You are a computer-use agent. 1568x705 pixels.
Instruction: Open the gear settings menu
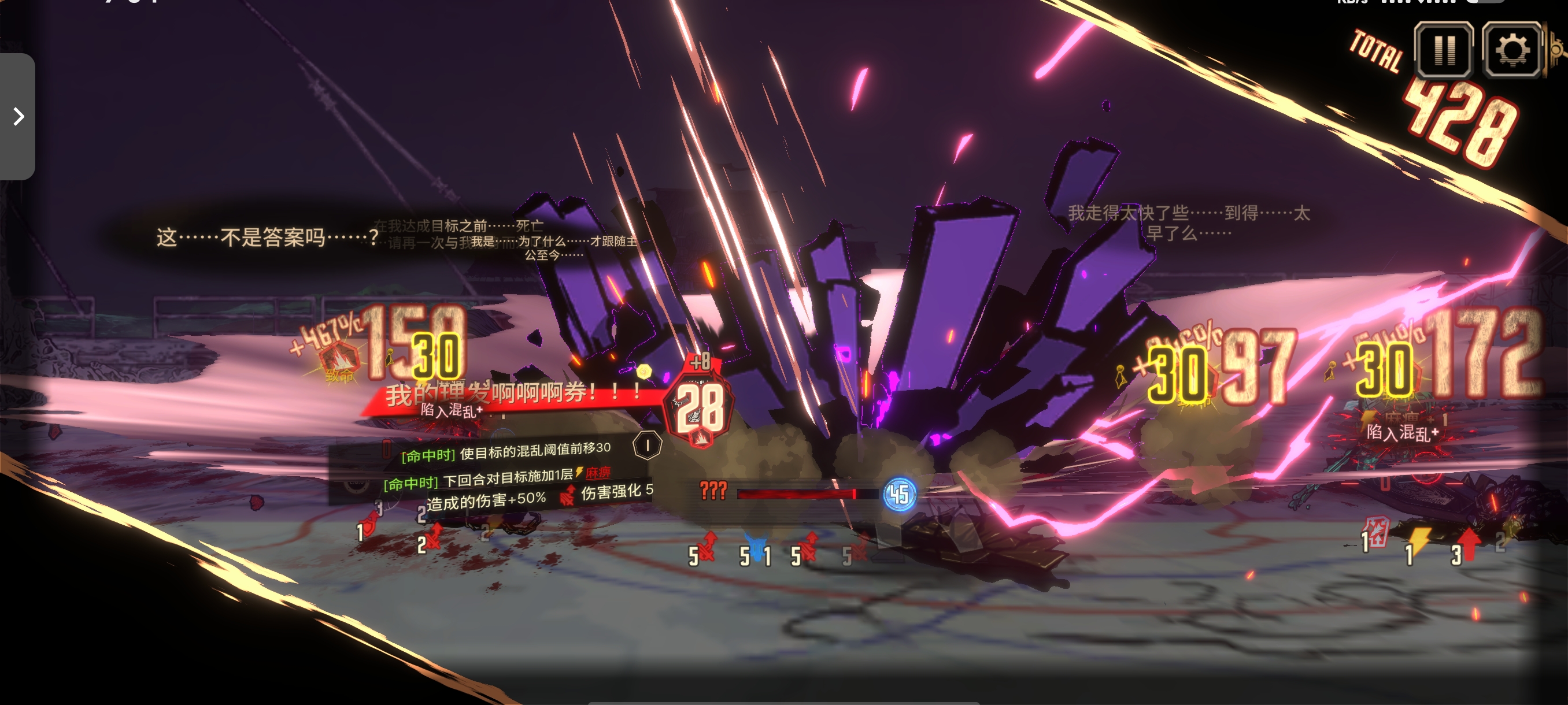point(1512,50)
